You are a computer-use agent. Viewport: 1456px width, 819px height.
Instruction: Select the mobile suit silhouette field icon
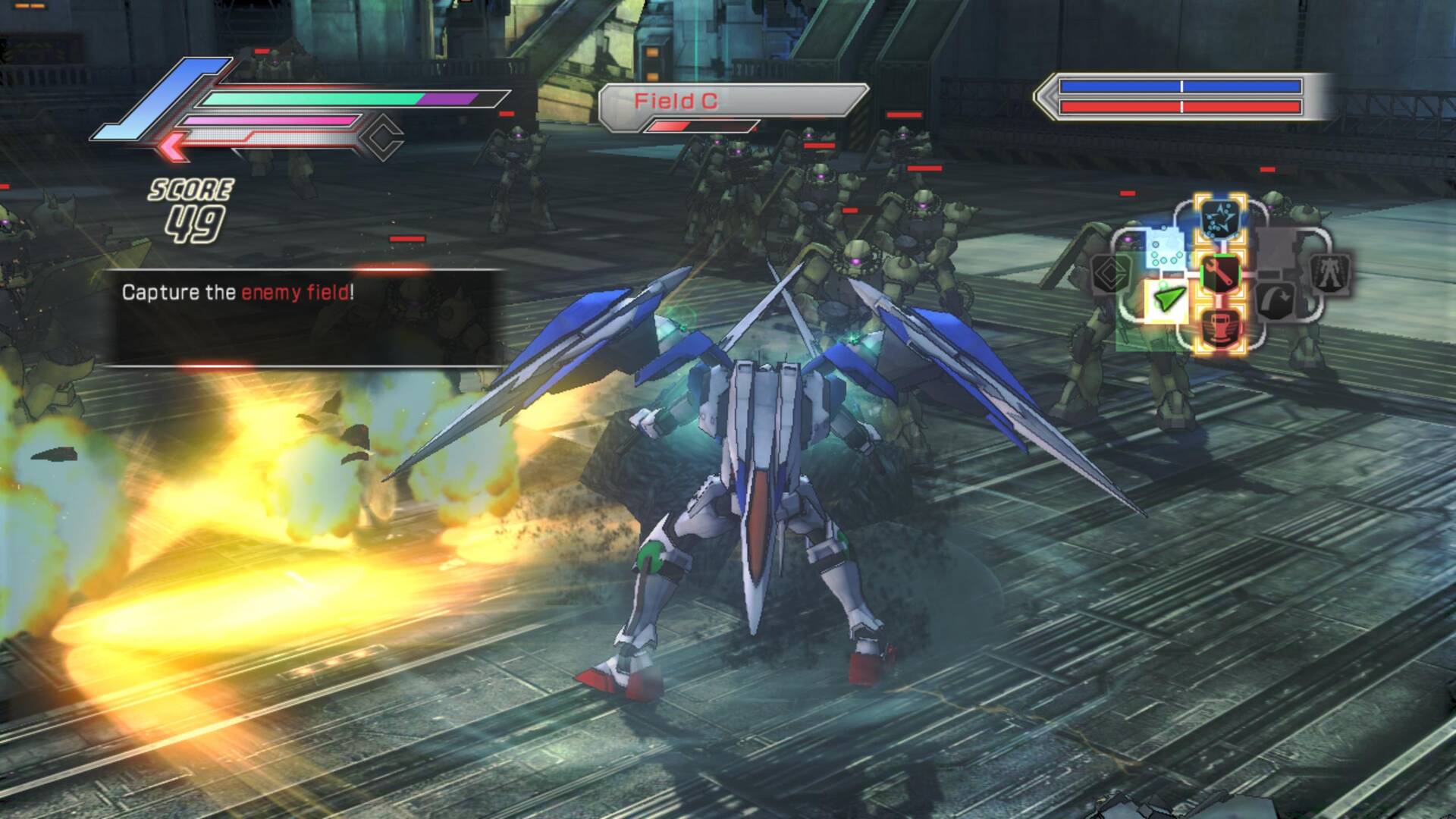tap(1329, 273)
